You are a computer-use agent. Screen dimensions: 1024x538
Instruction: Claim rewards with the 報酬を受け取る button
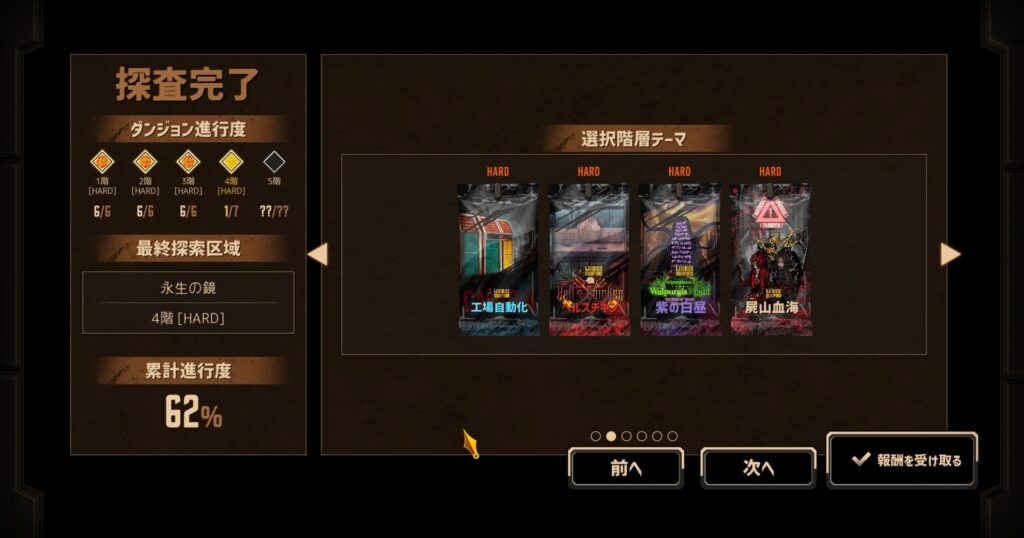(903, 460)
